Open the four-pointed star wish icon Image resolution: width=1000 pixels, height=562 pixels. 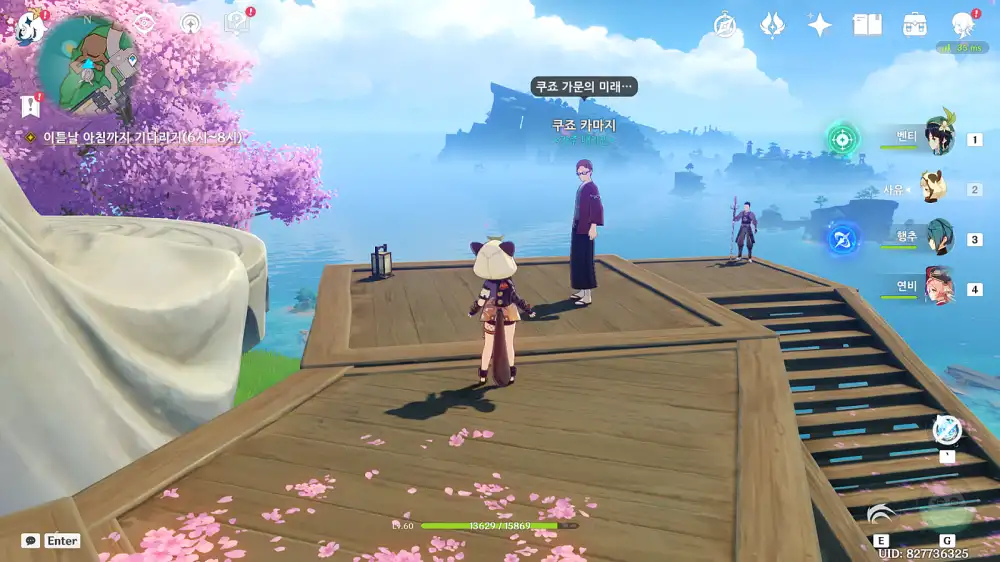820,25
